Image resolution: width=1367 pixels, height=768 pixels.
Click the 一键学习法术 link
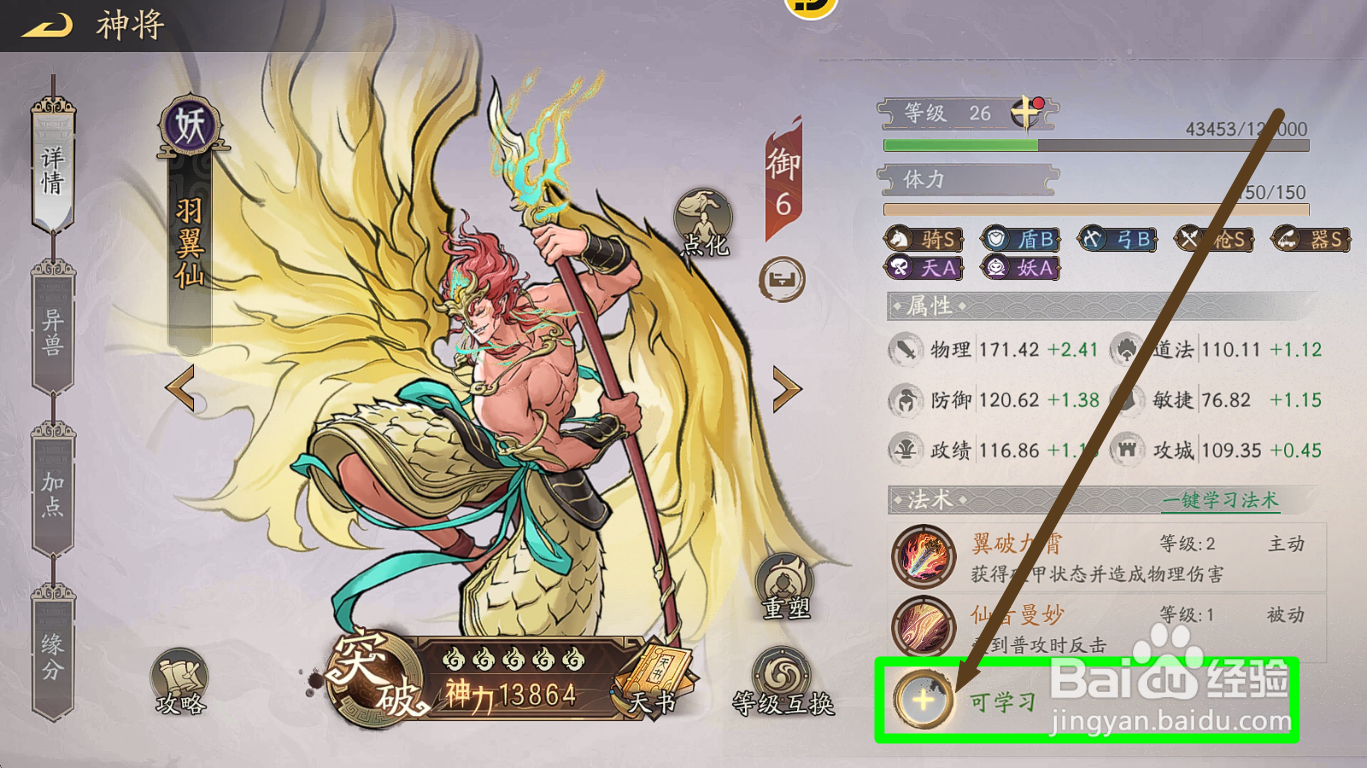(1219, 500)
